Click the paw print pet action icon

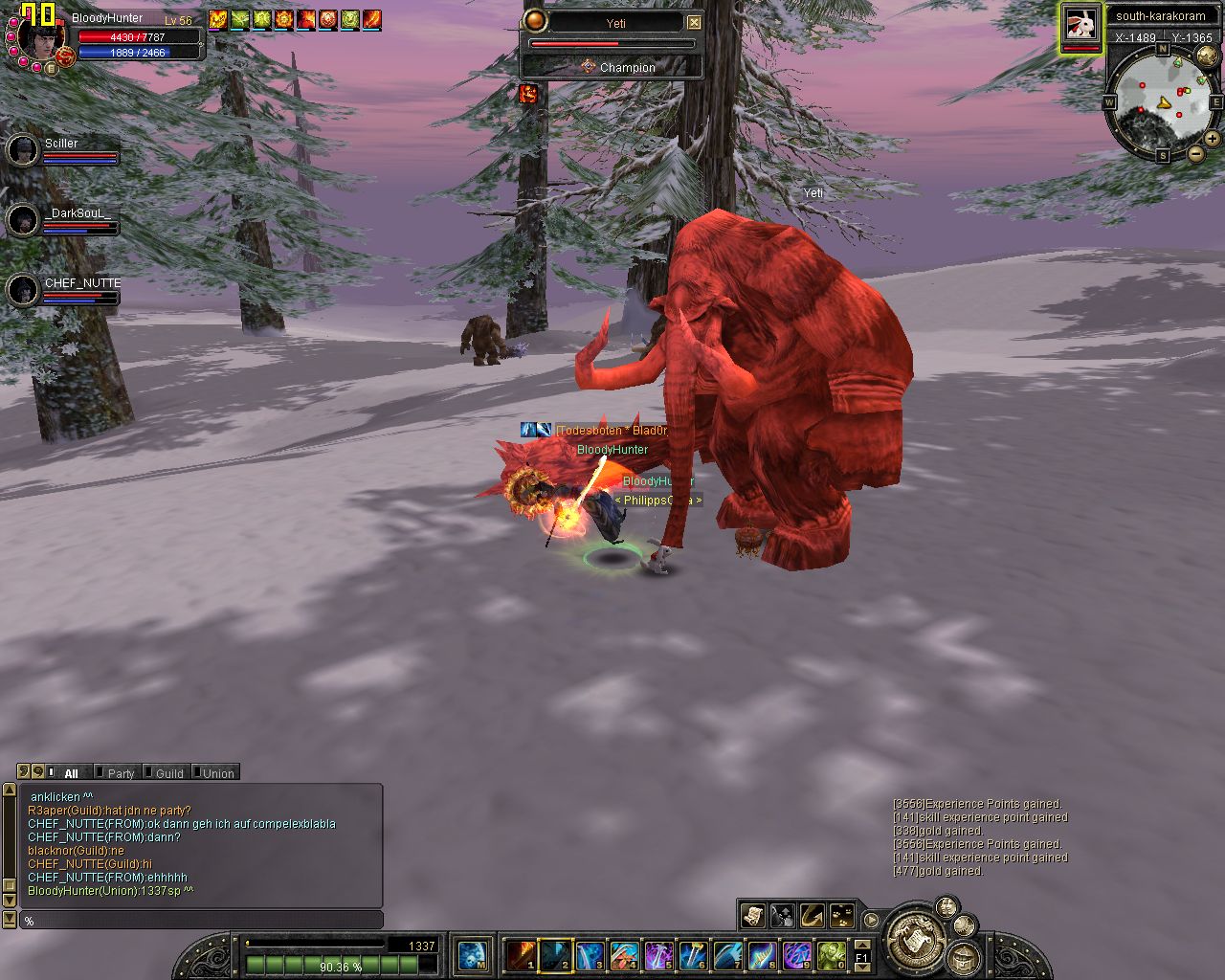coord(842,916)
